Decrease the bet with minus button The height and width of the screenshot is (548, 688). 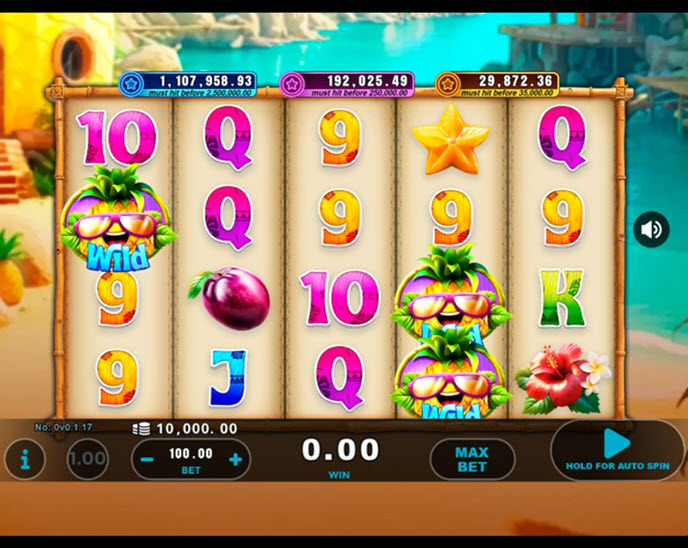(147, 460)
